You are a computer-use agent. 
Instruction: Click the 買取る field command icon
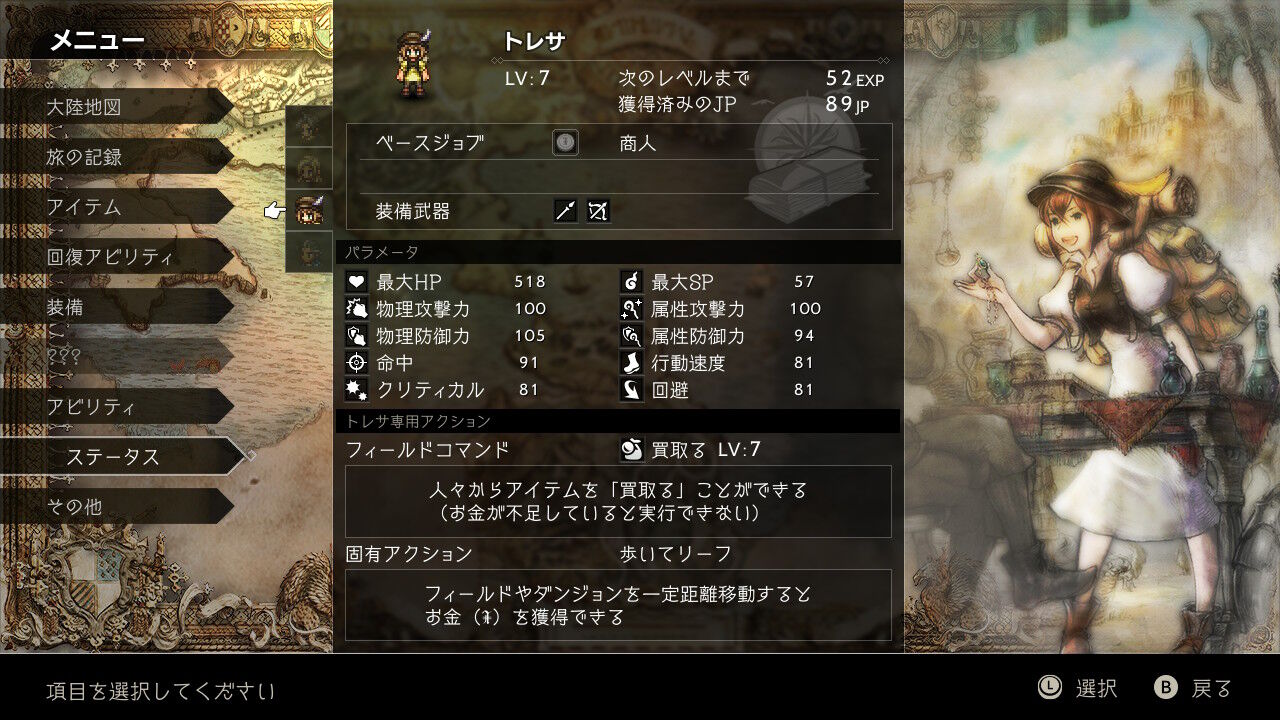(x=632, y=450)
